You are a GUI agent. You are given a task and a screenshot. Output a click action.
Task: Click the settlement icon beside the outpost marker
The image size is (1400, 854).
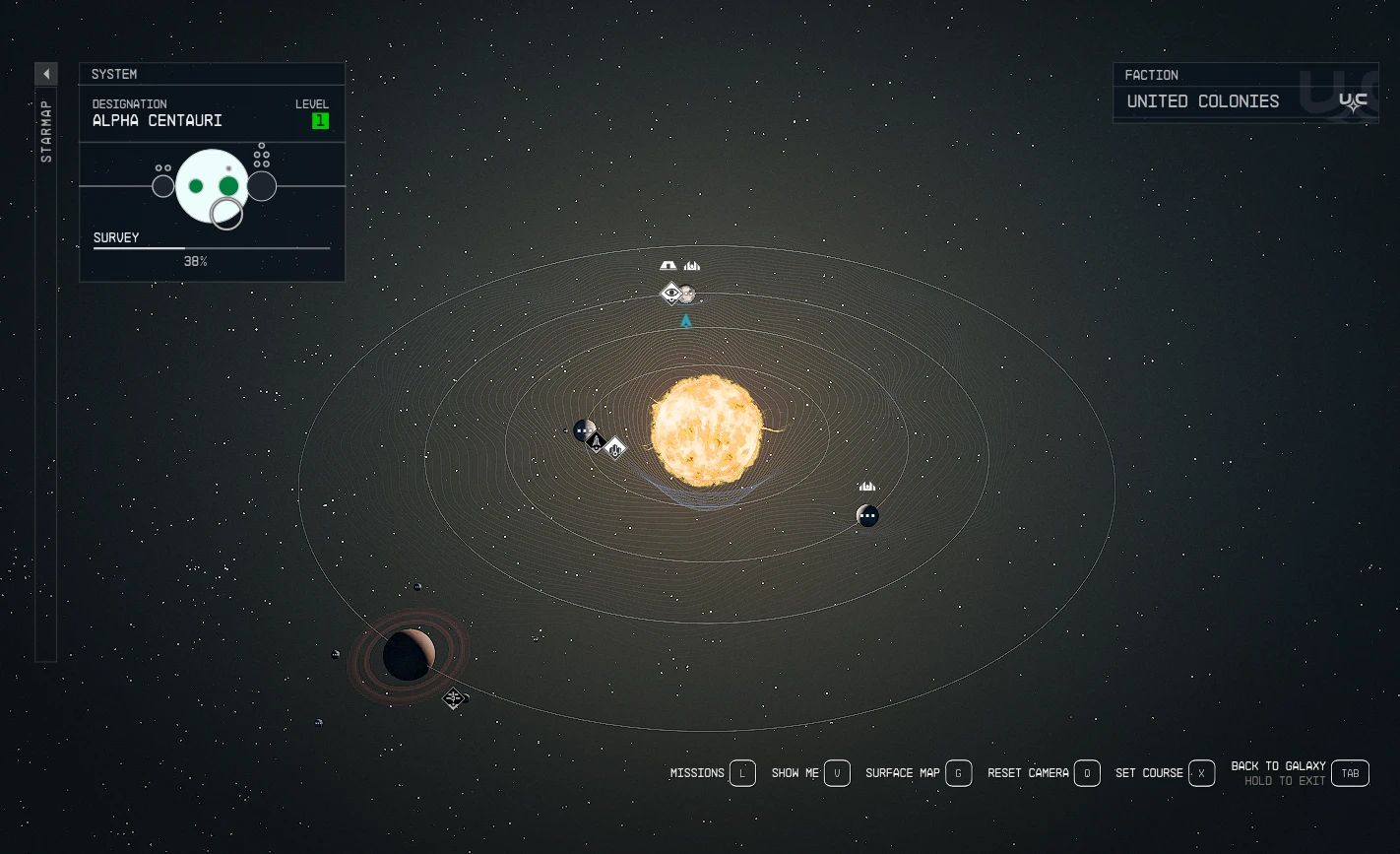(x=691, y=265)
